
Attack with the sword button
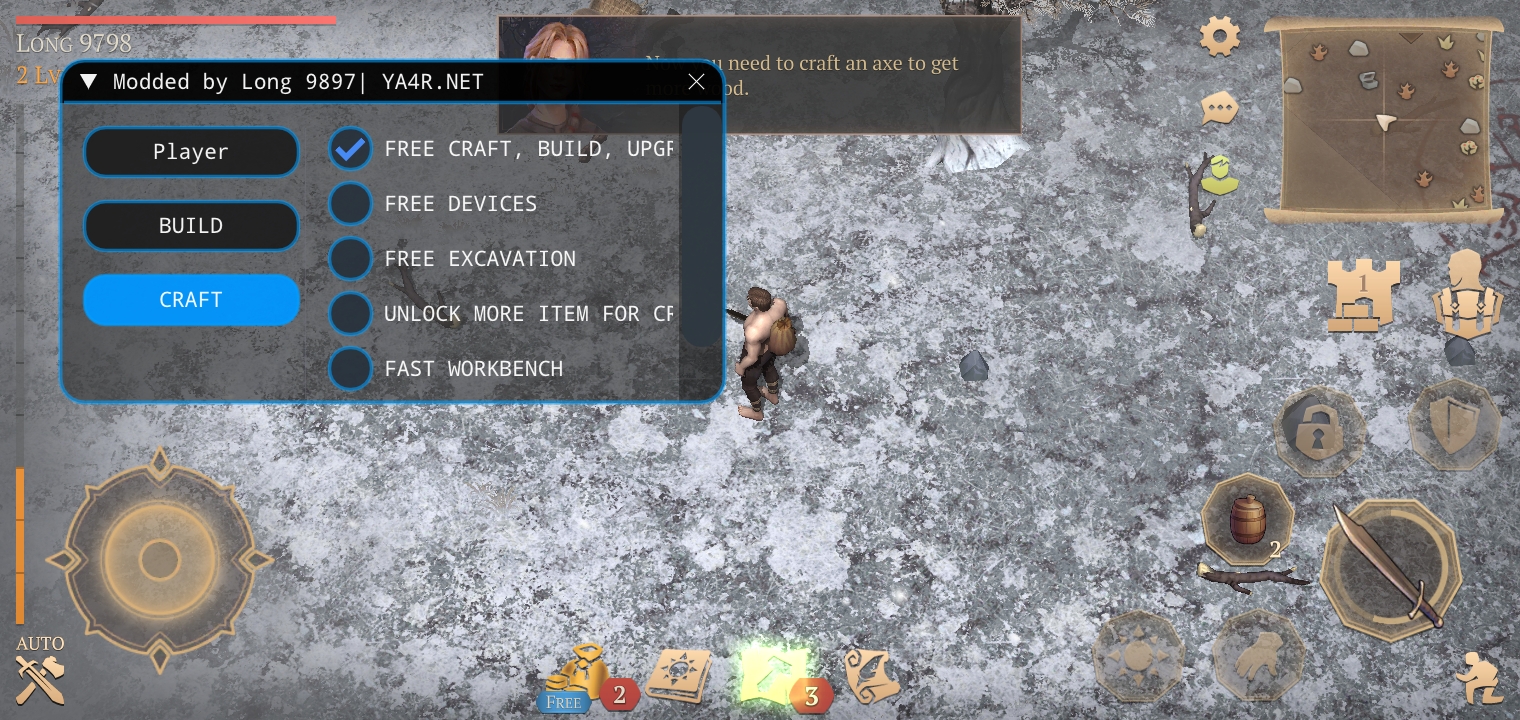point(1390,572)
